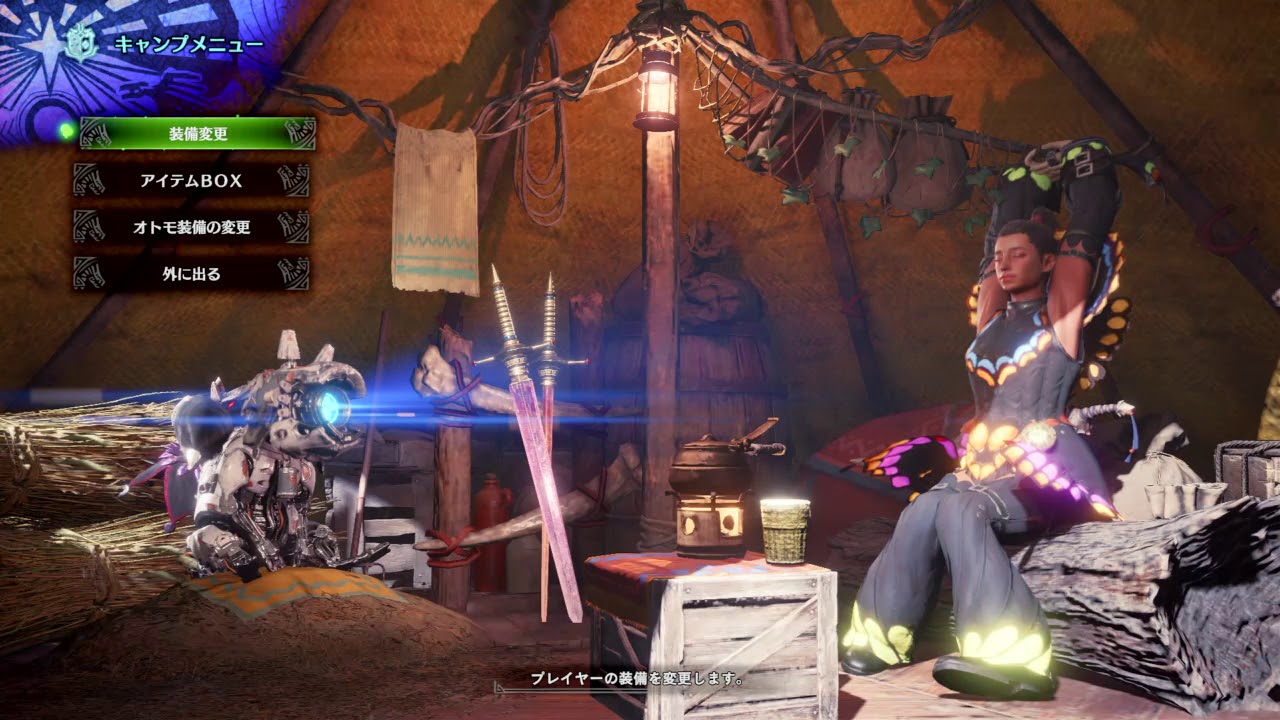This screenshot has height=720, width=1280.
Task: Choose オトモ装備の変更 option
Action: point(191,227)
